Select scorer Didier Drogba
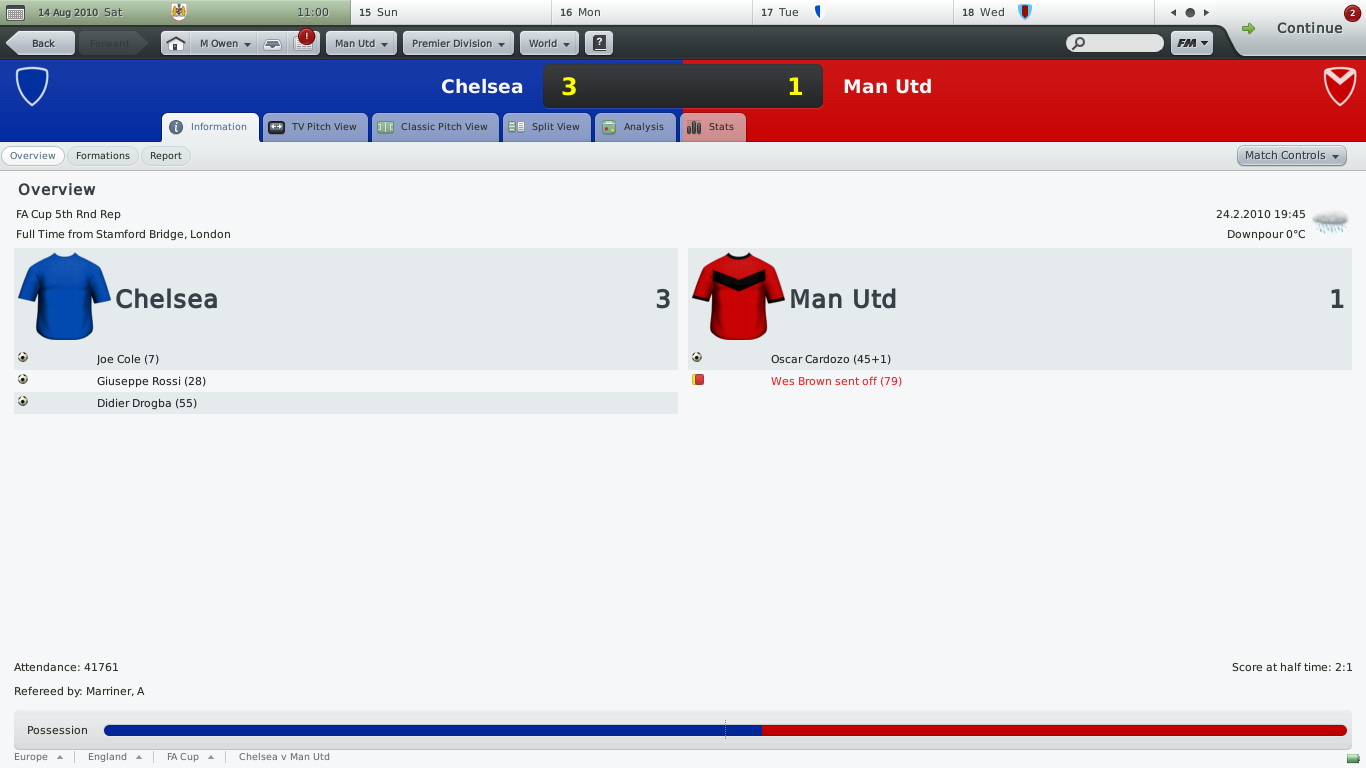This screenshot has height=768, width=1366. (147, 403)
